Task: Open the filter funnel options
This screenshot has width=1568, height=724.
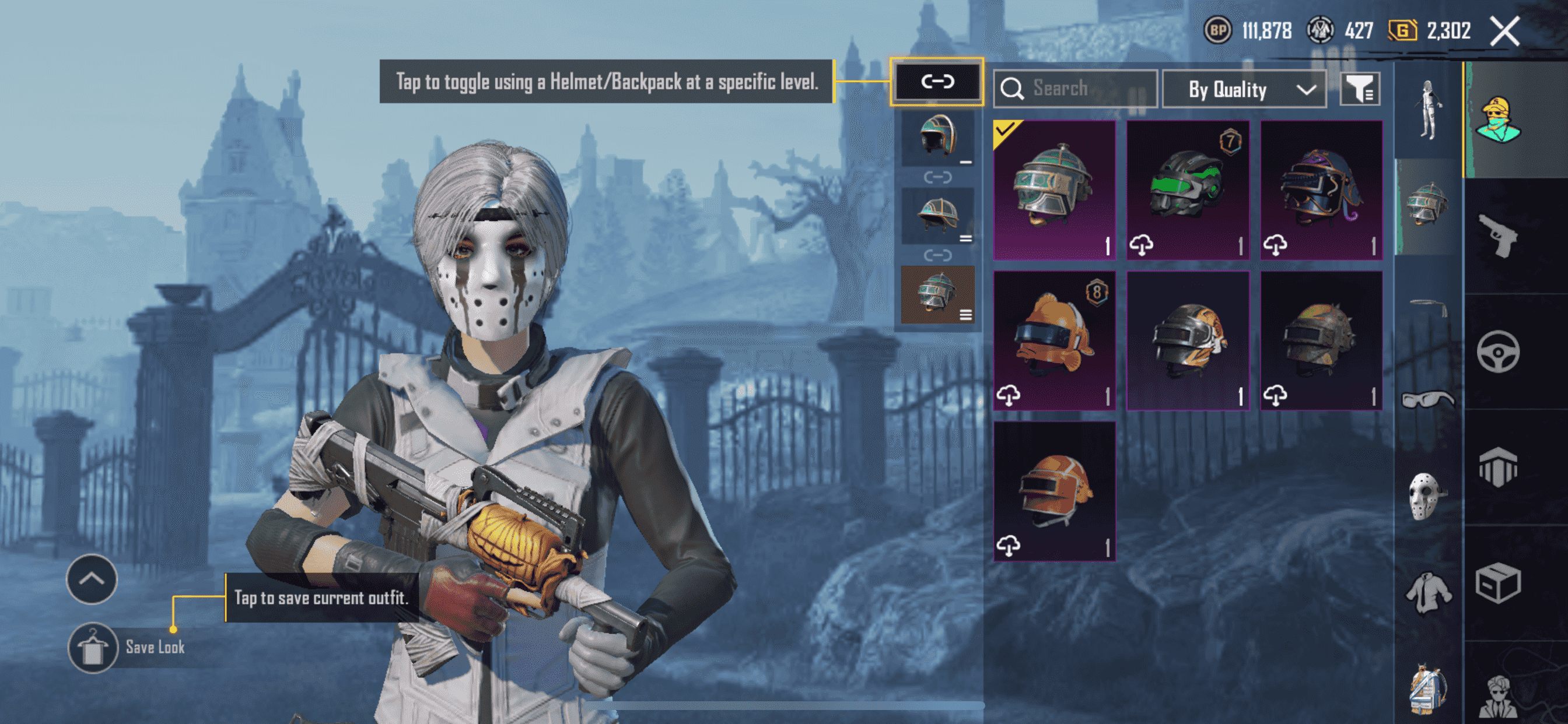Action: 1359,90
